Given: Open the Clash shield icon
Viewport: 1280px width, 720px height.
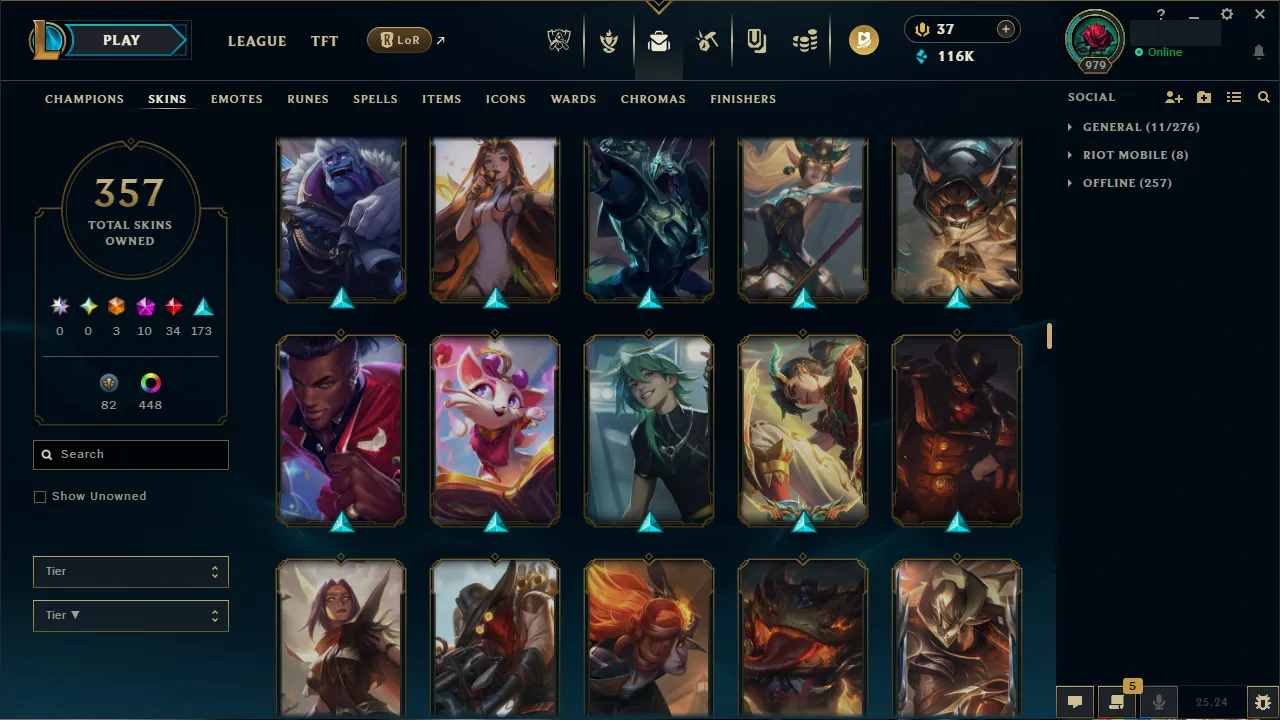Looking at the screenshot, I should [x=608, y=41].
